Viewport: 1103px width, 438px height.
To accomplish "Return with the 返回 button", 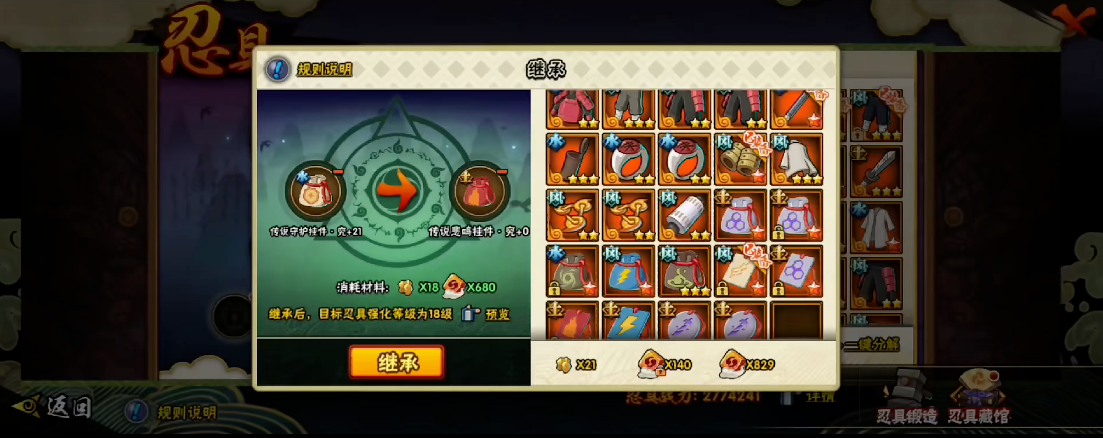I will coord(55,407).
